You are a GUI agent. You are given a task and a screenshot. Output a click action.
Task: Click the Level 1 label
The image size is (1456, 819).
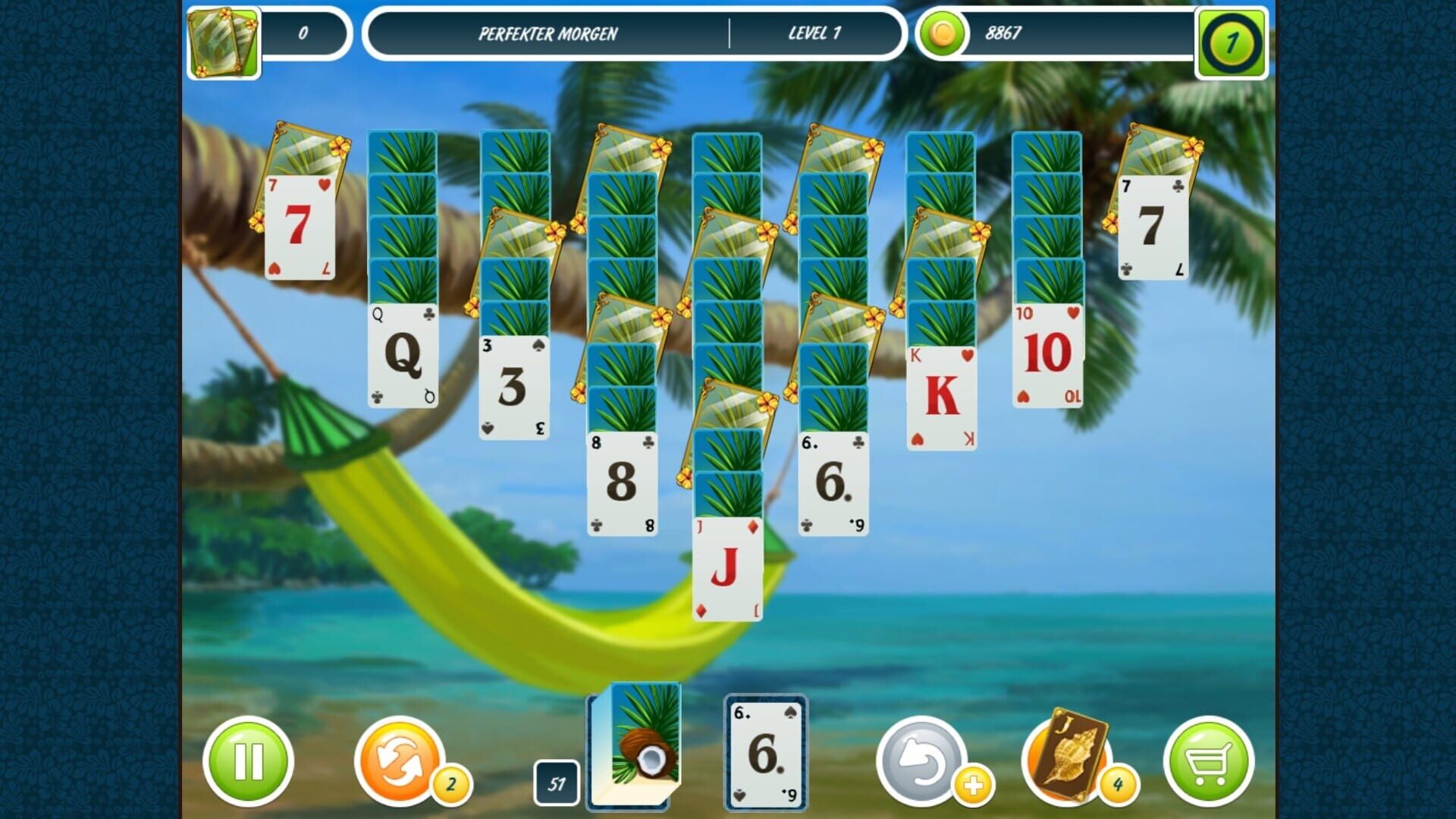pyautogui.click(x=816, y=33)
